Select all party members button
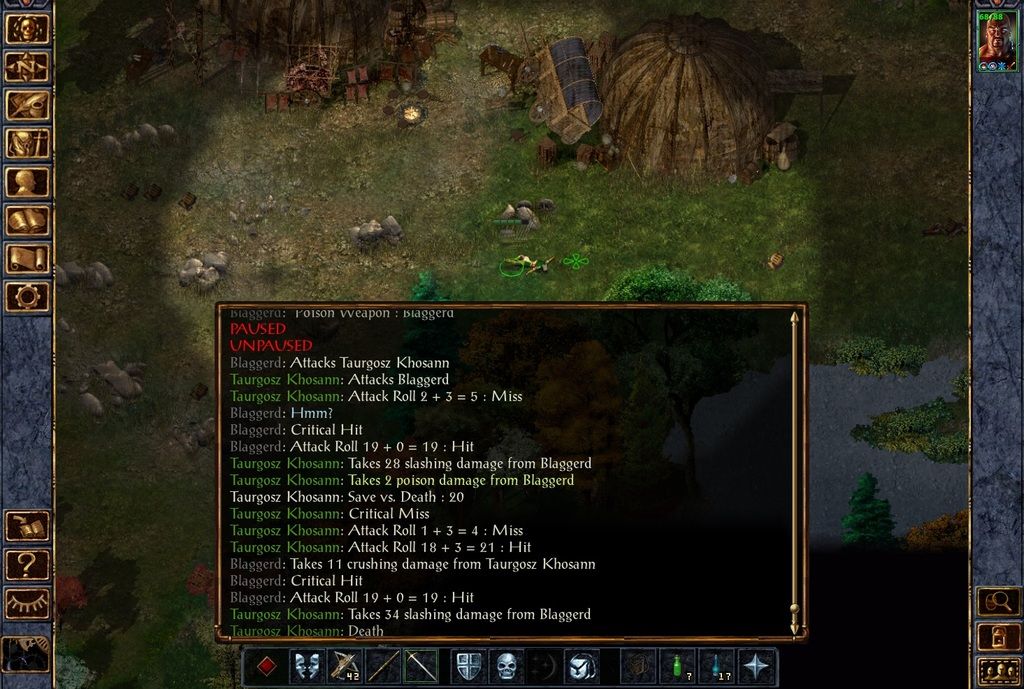Screen dimensions: 1024x689 coord(998,672)
